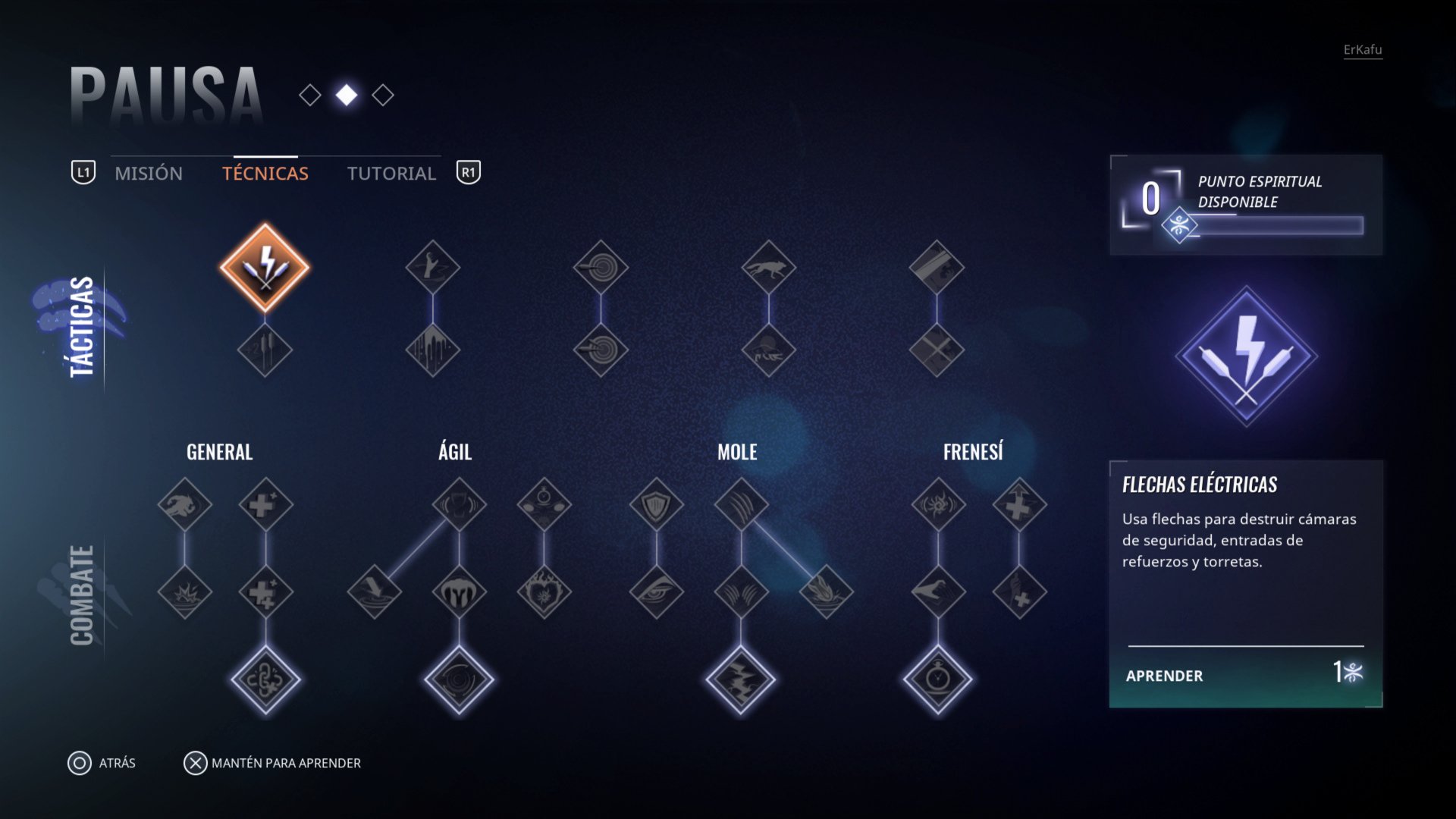Image resolution: width=1456 pixels, height=819 pixels.
Task: Select the wolf skill icon
Action: (768, 267)
